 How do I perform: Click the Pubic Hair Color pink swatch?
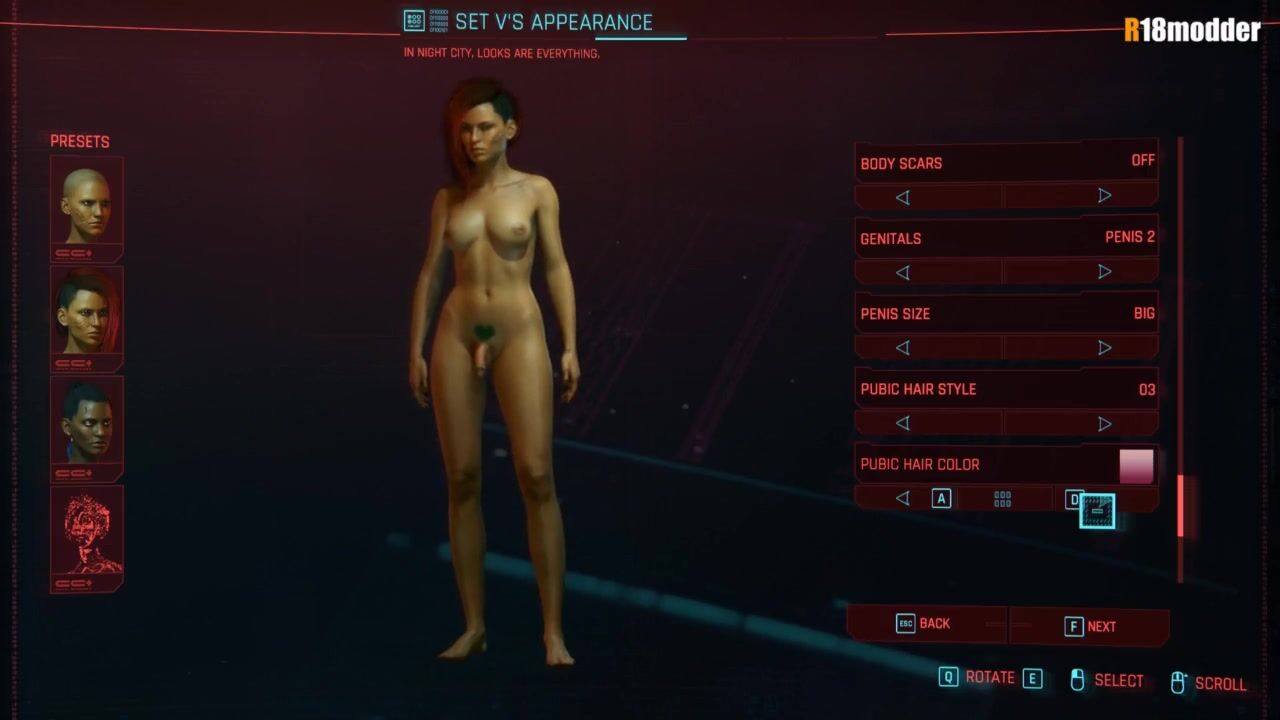[x=1136, y=466]
